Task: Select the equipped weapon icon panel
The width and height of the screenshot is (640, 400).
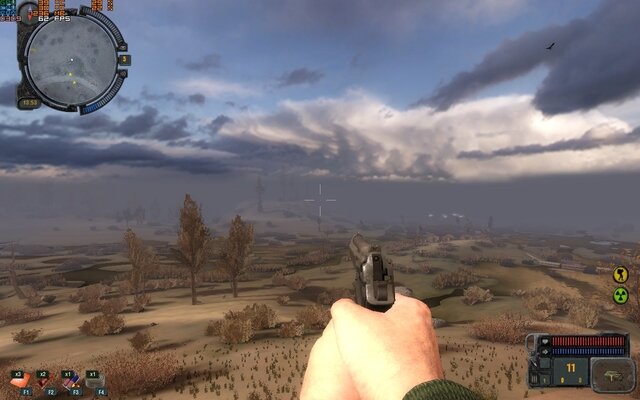Action: [x=612, y=373]
